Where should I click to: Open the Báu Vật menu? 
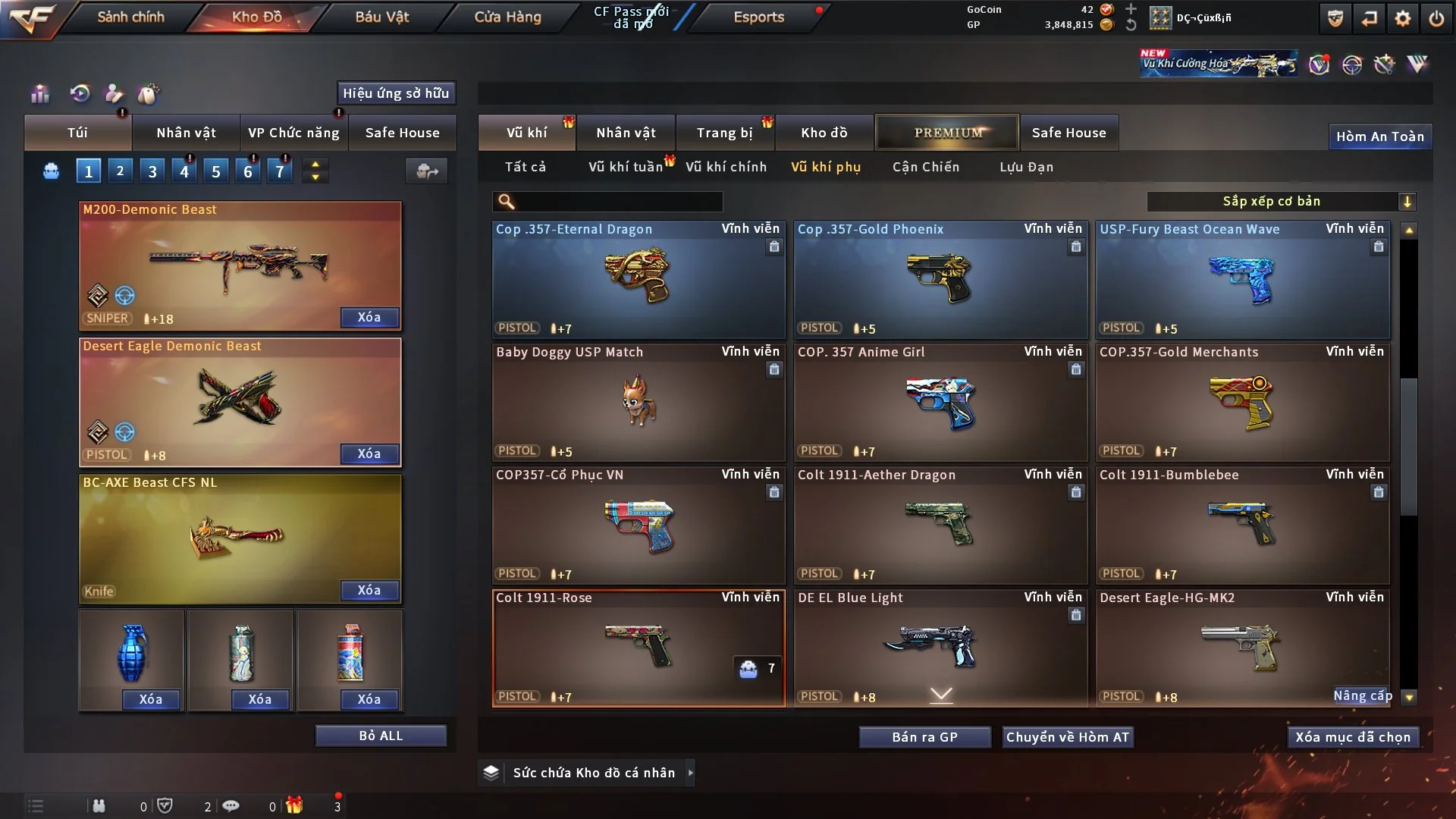381,17
